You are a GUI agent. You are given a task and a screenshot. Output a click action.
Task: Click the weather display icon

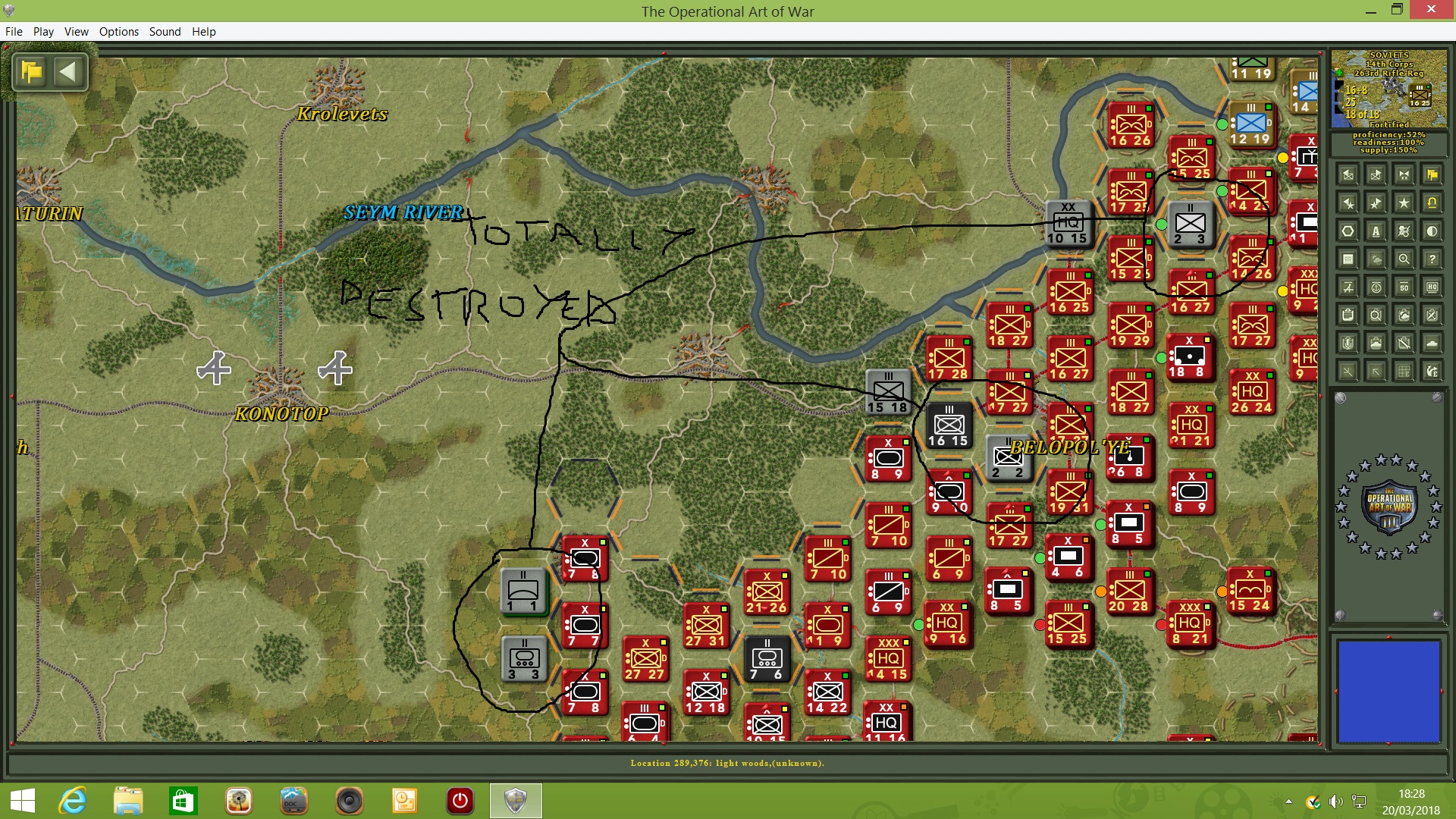[1376, 258]
